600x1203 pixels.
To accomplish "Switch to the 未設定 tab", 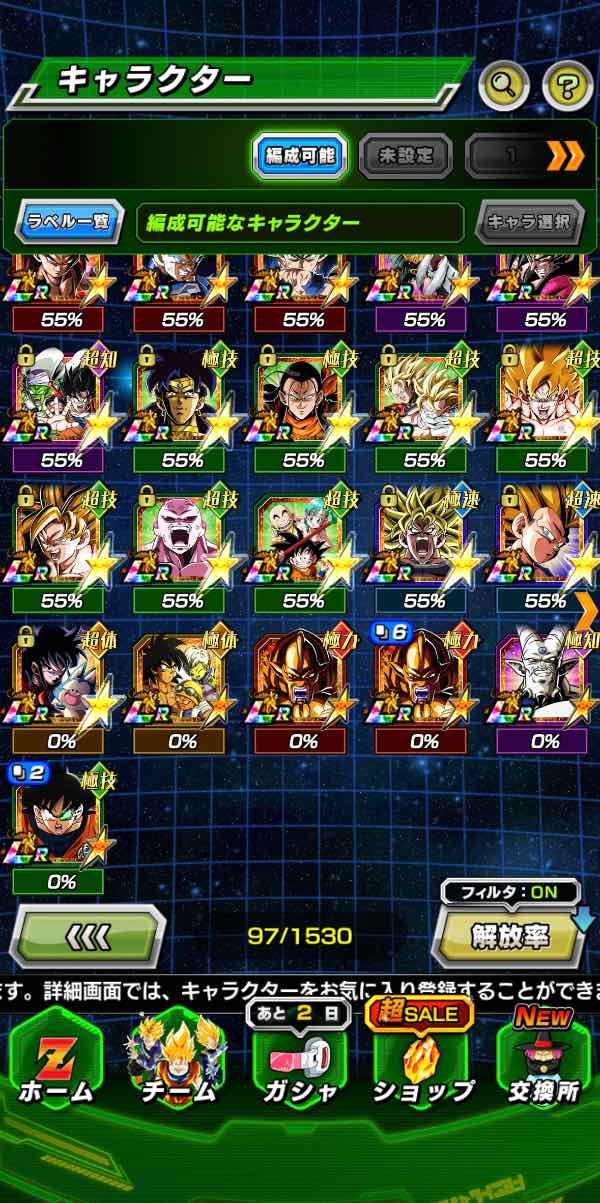I will 405,155.
